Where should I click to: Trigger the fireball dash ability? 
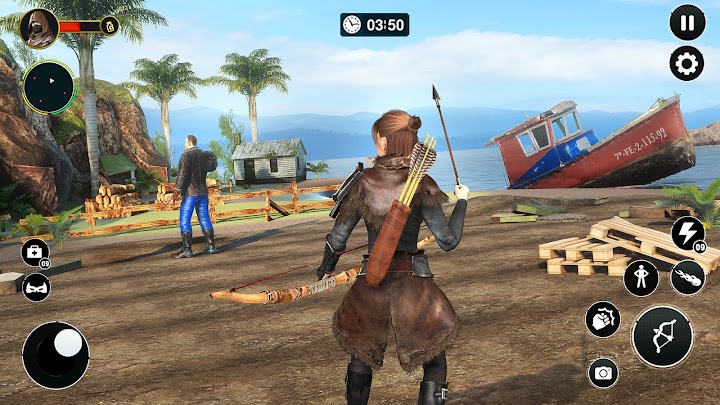pyautogui.click(x=687, y=277)
